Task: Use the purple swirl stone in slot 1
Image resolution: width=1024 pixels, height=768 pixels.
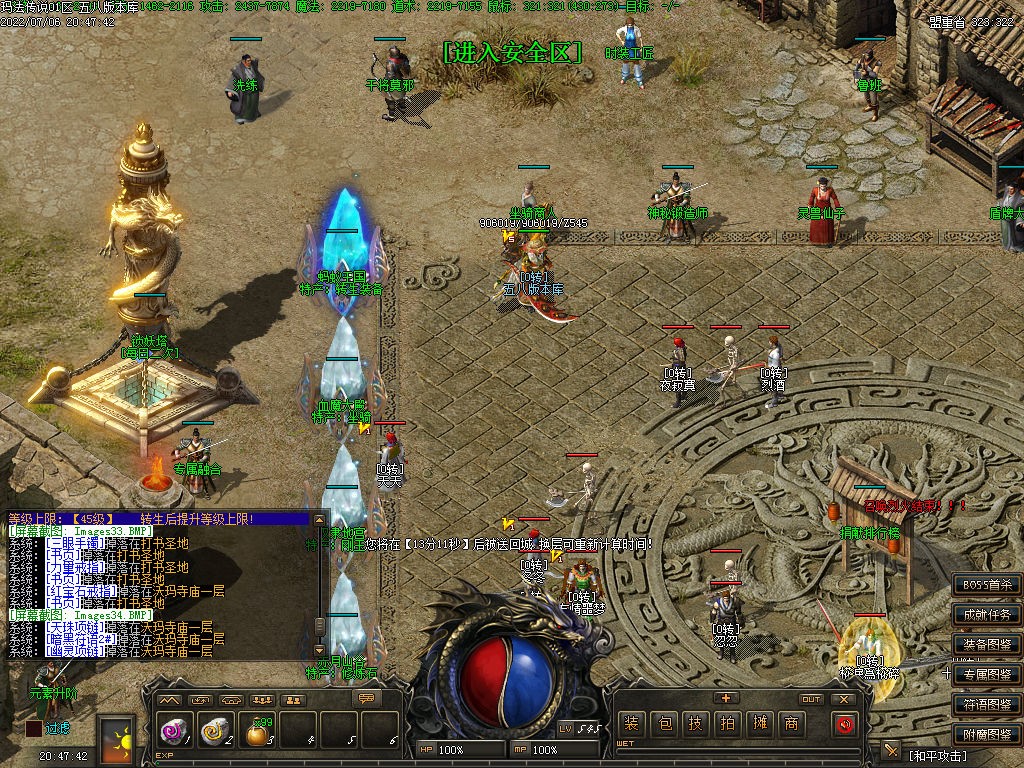Action: 173,733
